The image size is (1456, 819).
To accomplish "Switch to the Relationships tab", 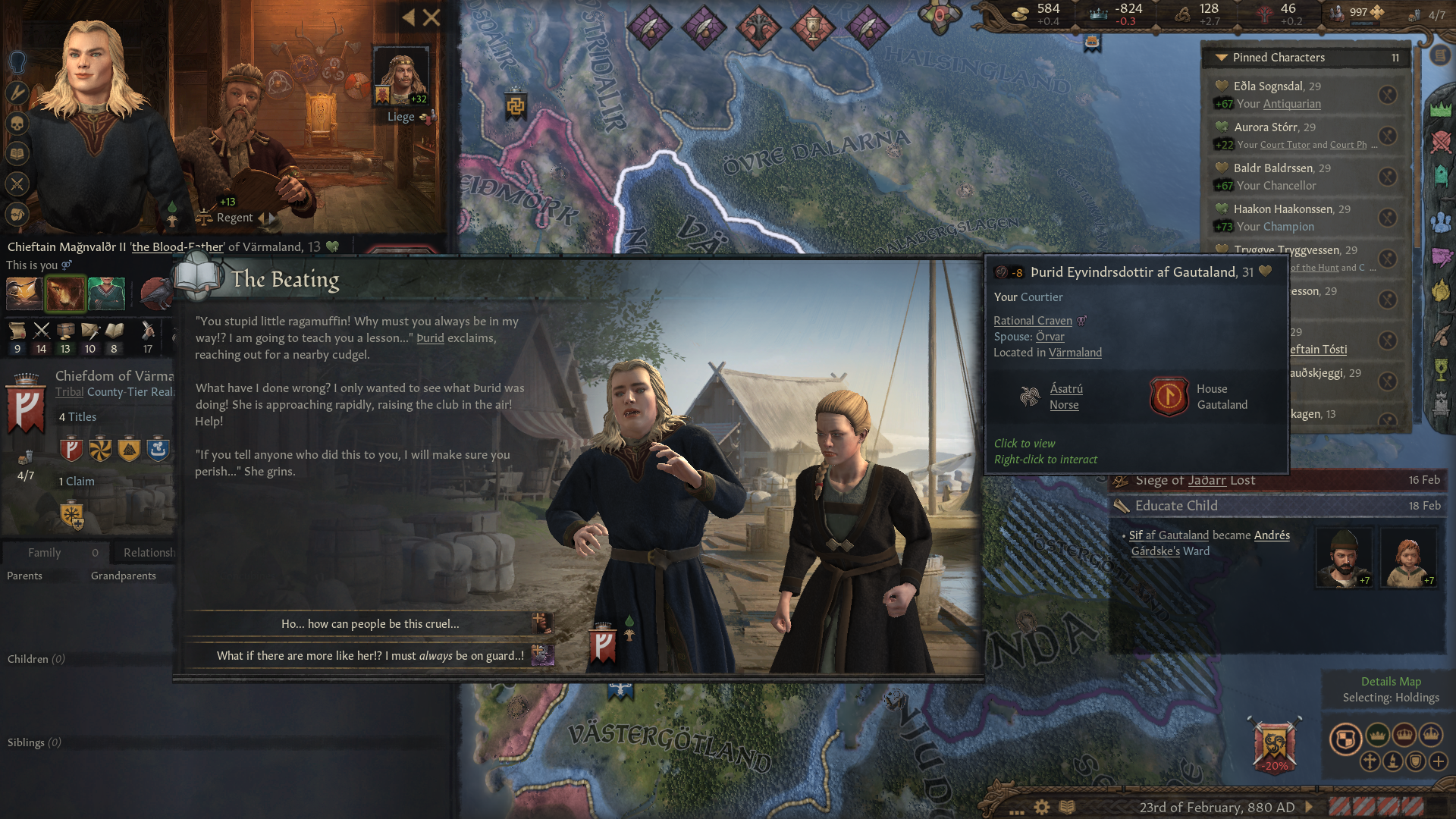I will (x=149, y=553).
